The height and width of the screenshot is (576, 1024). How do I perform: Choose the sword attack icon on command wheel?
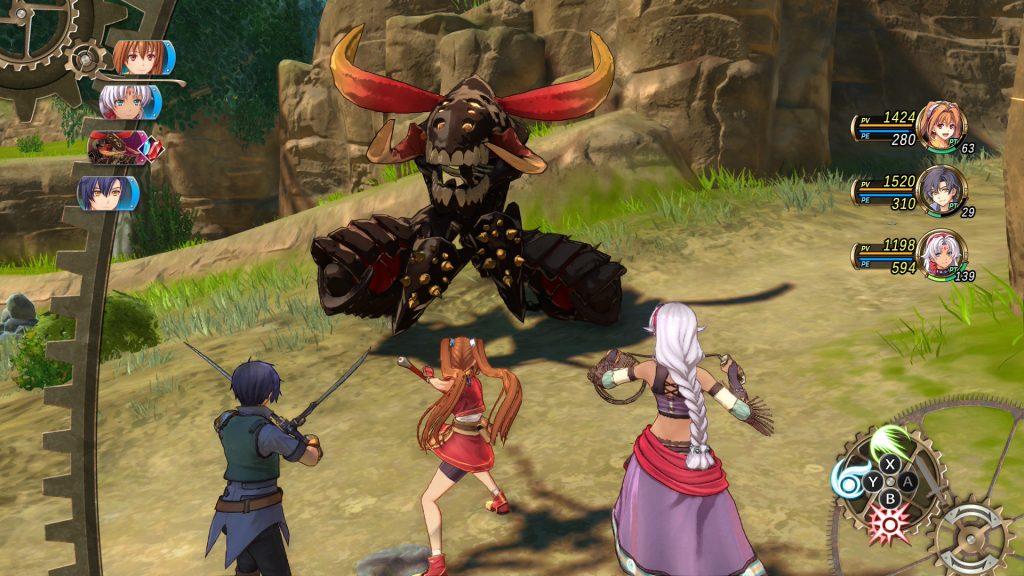tap(932, 482)
